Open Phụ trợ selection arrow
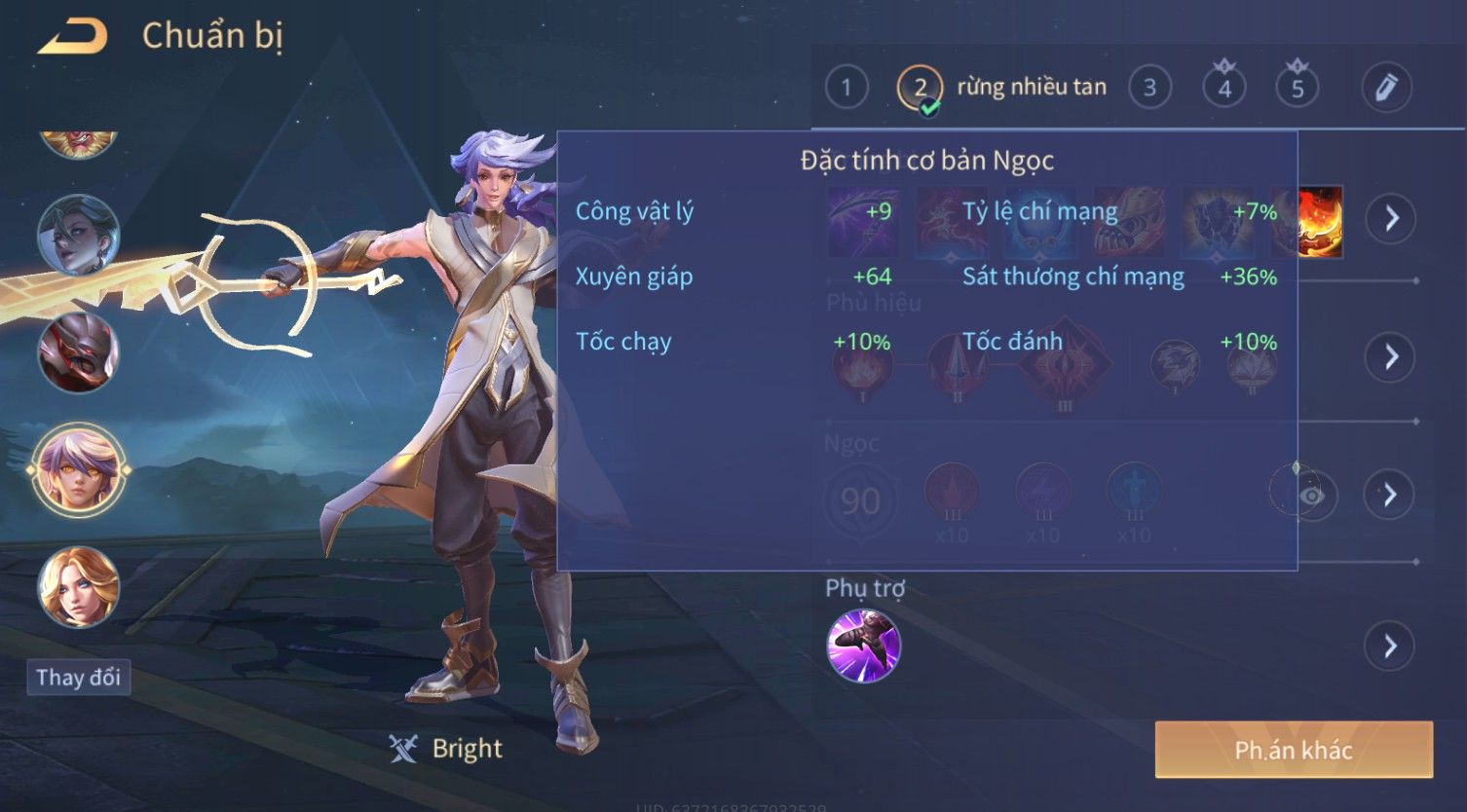 (1390, 646)
